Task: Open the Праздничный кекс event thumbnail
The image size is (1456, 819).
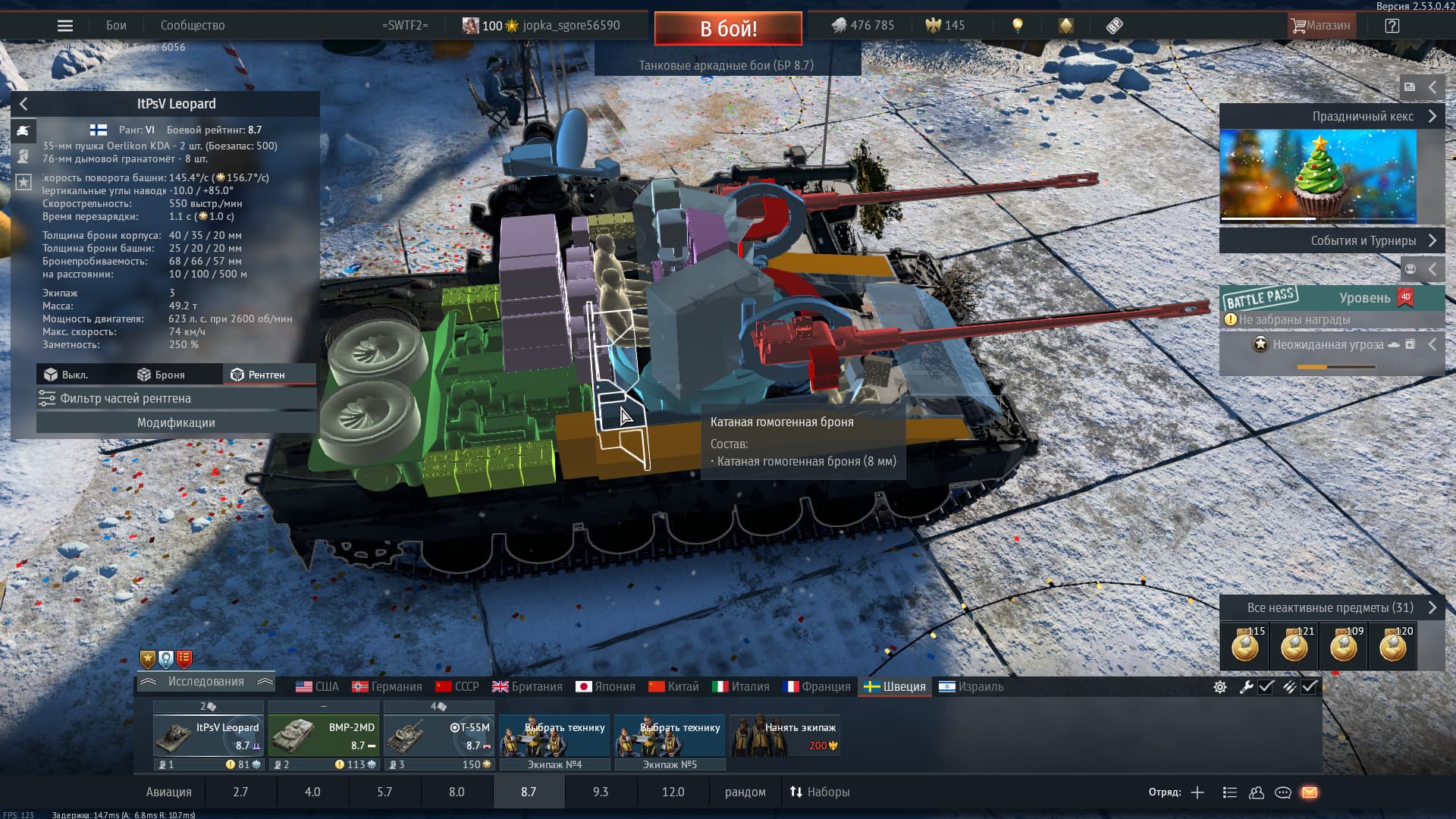Action: (x=1318, y=176)
